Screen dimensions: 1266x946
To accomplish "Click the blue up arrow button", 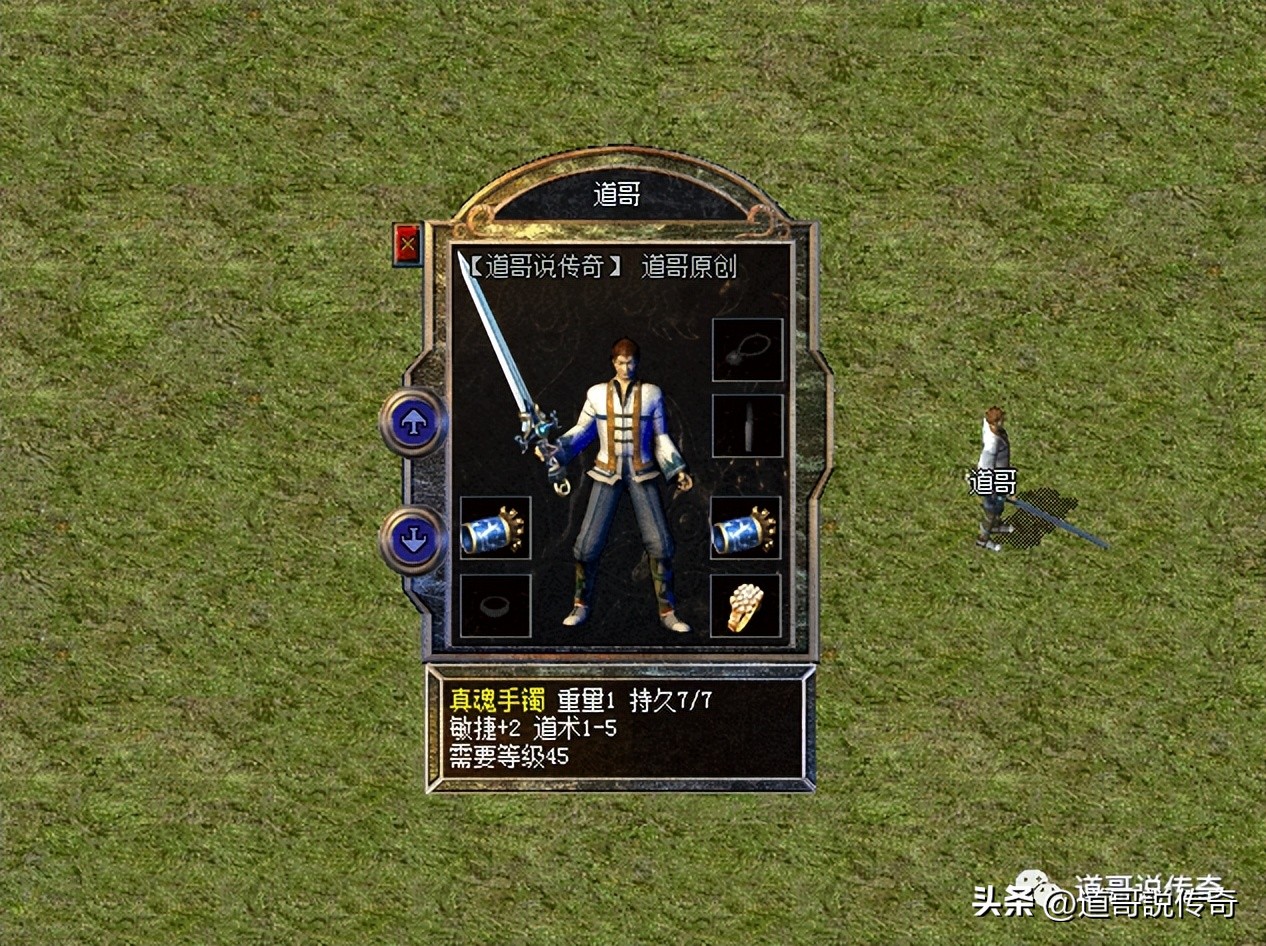I will click(412, 423).
